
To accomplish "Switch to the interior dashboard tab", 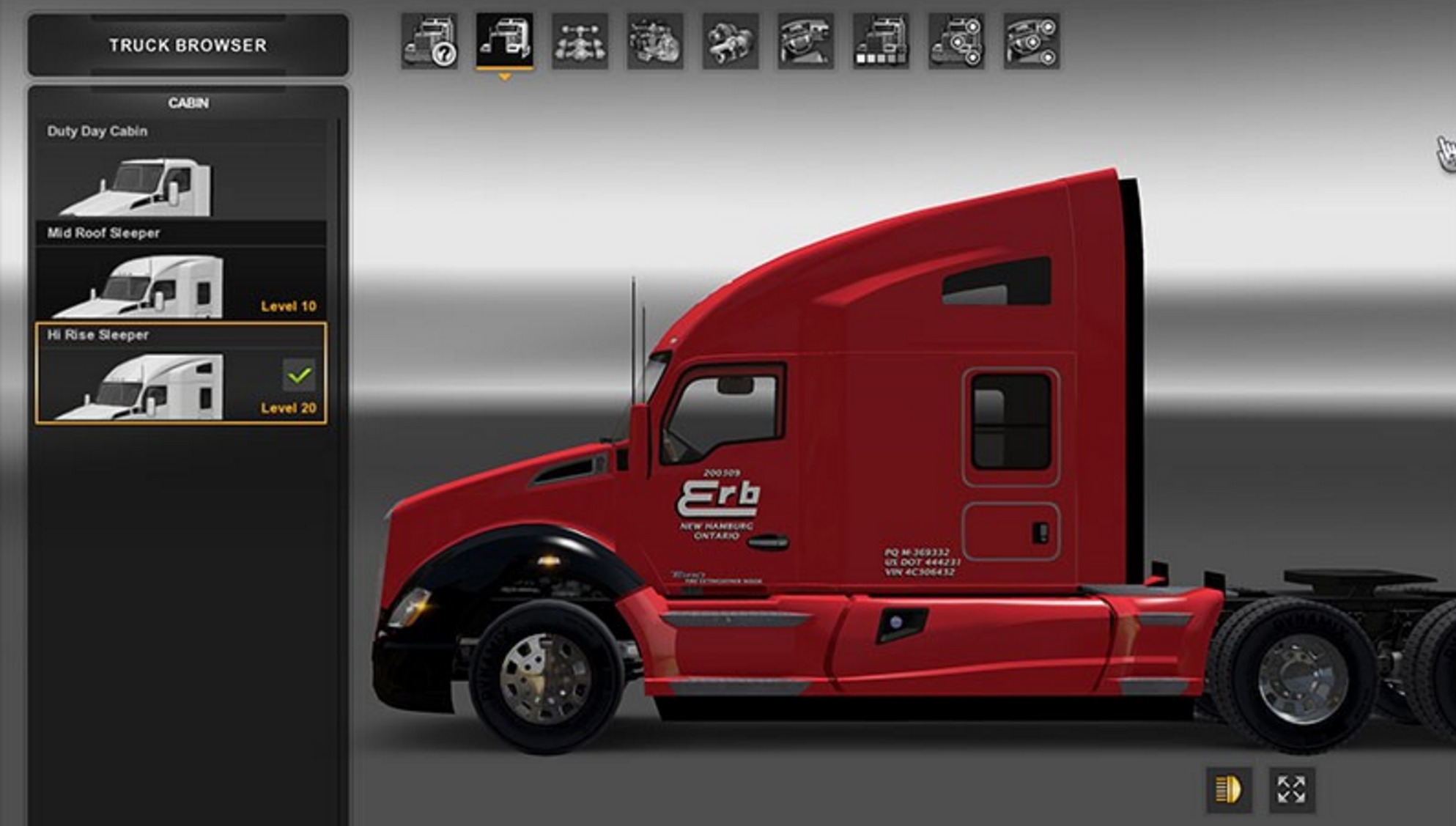I will pyautogui.click(x=806, y=42).
